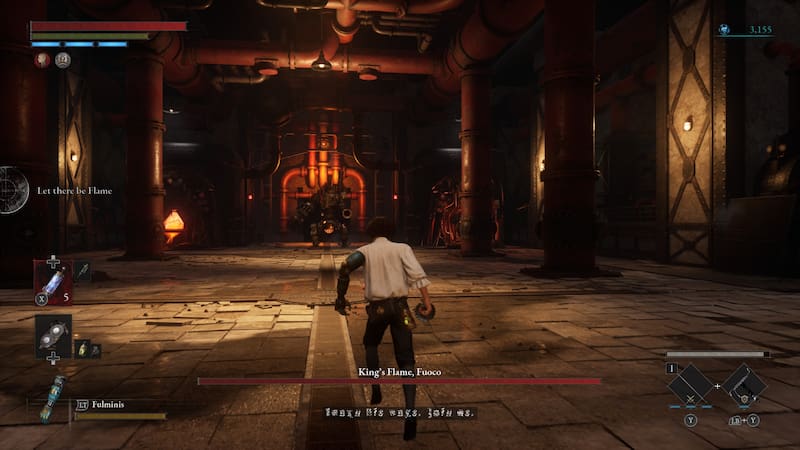The height and width of the screenshot is (450, 800).
Task: Select the Pulse Cell healing item slot
Action: pos(52,281)
